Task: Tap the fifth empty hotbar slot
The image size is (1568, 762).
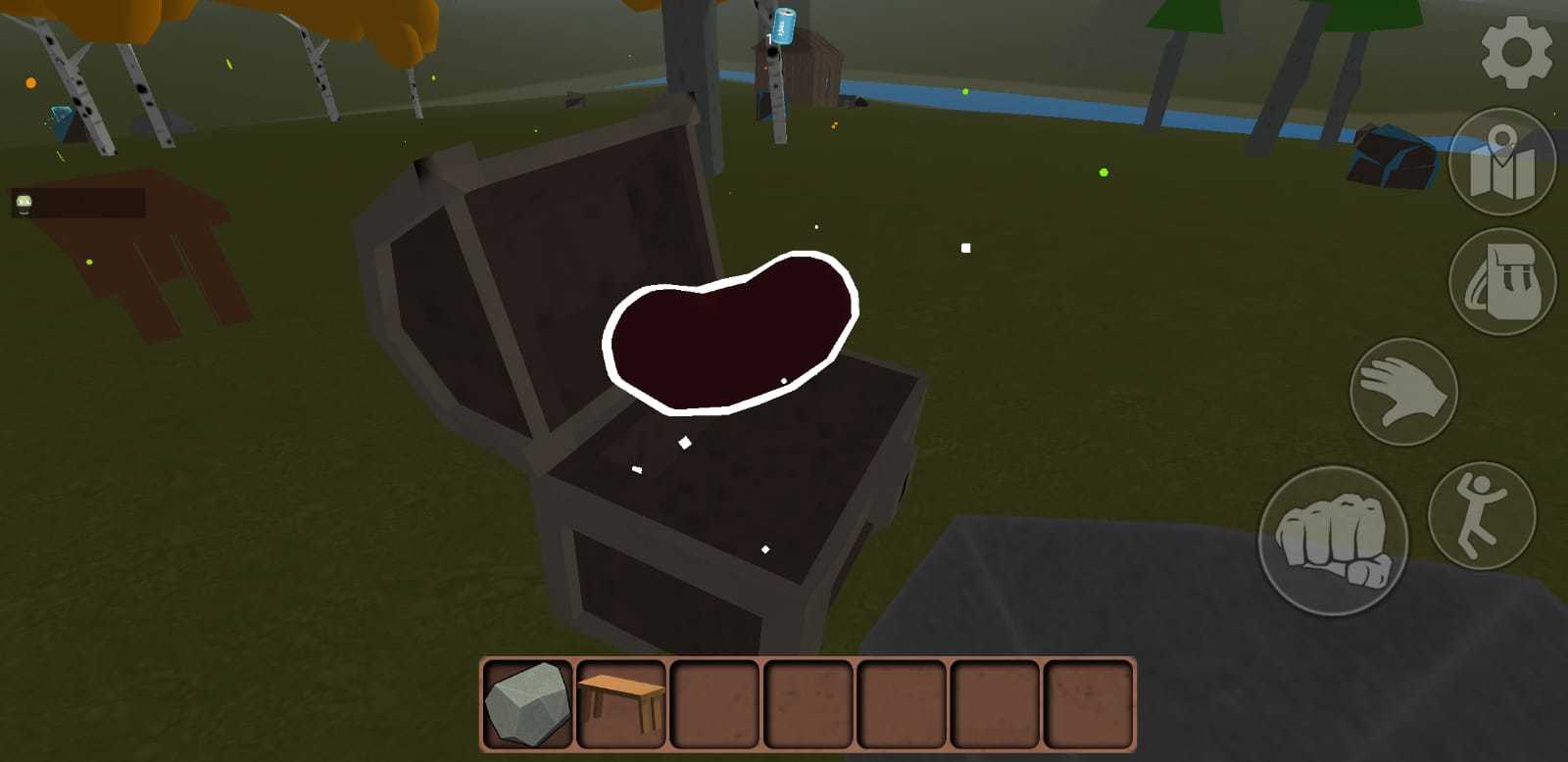Action: pos(899,703)
